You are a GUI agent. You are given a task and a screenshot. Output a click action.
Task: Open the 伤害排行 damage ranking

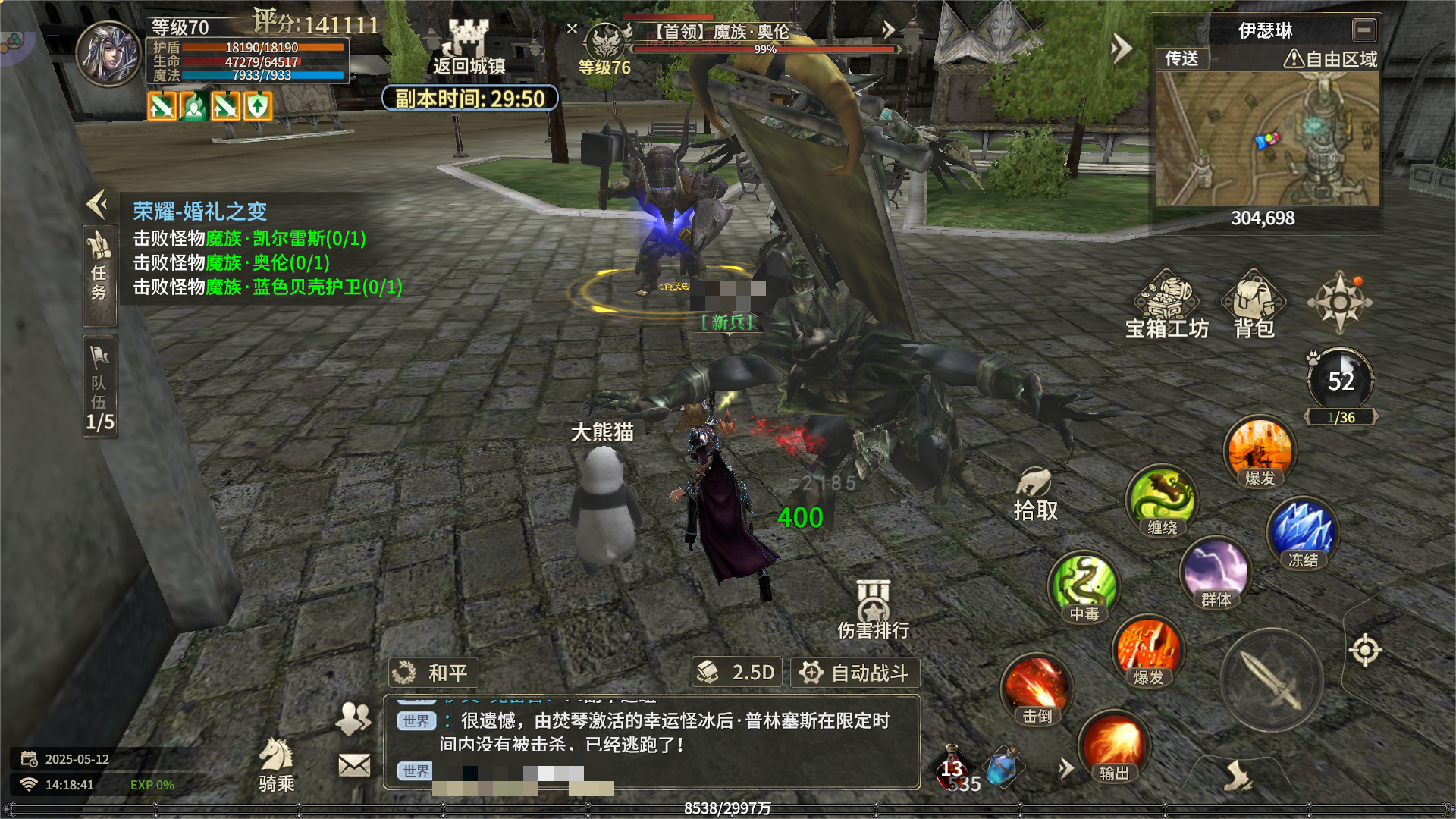pyautogui.click(x=873, y=610)
